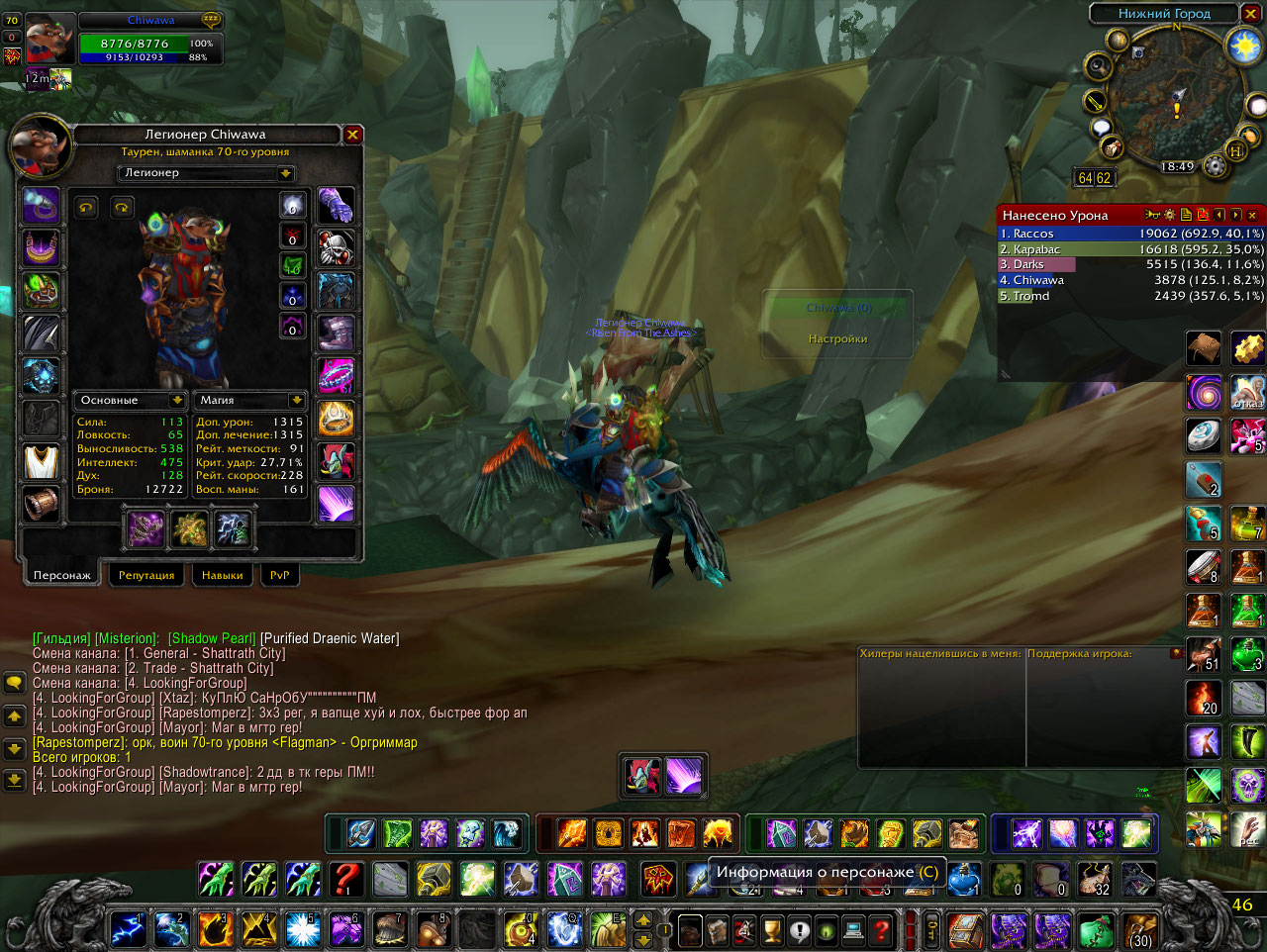Expand the Магия stats dropdown
The width and height of the screenshot is (1267, 952).
[296, 400]
